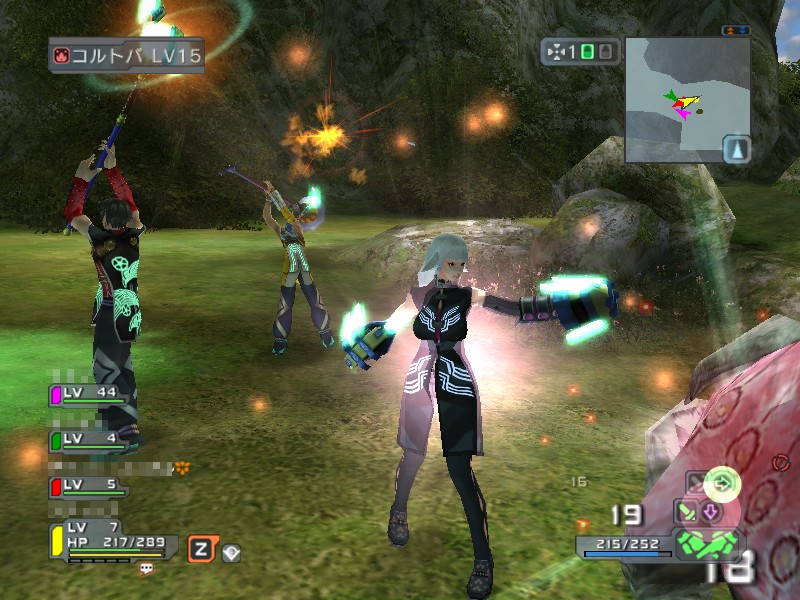Click the enemy target name plate LV15
Image resolution: width=800 pixels, height=600 pixels.
click(x=126, y=55)
